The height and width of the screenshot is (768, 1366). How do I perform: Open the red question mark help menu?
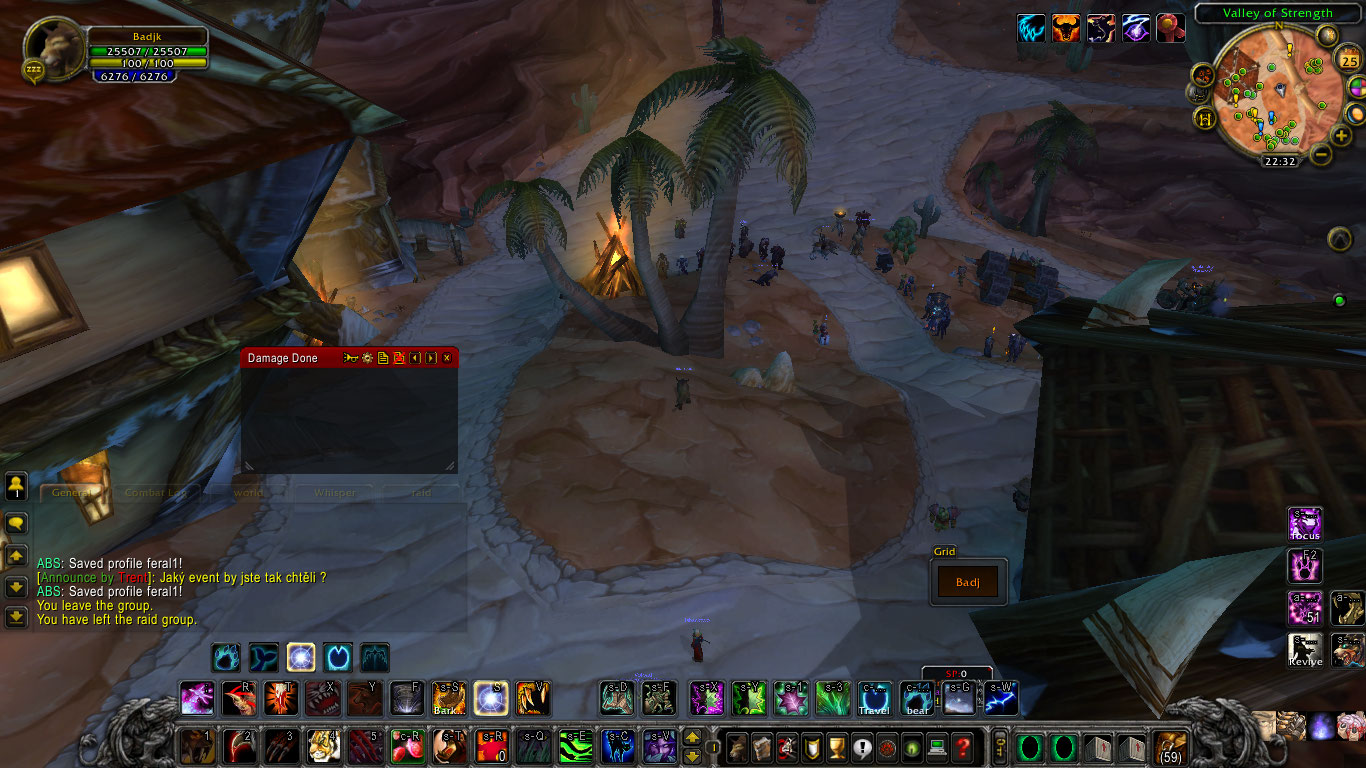[x=962, y=746]
